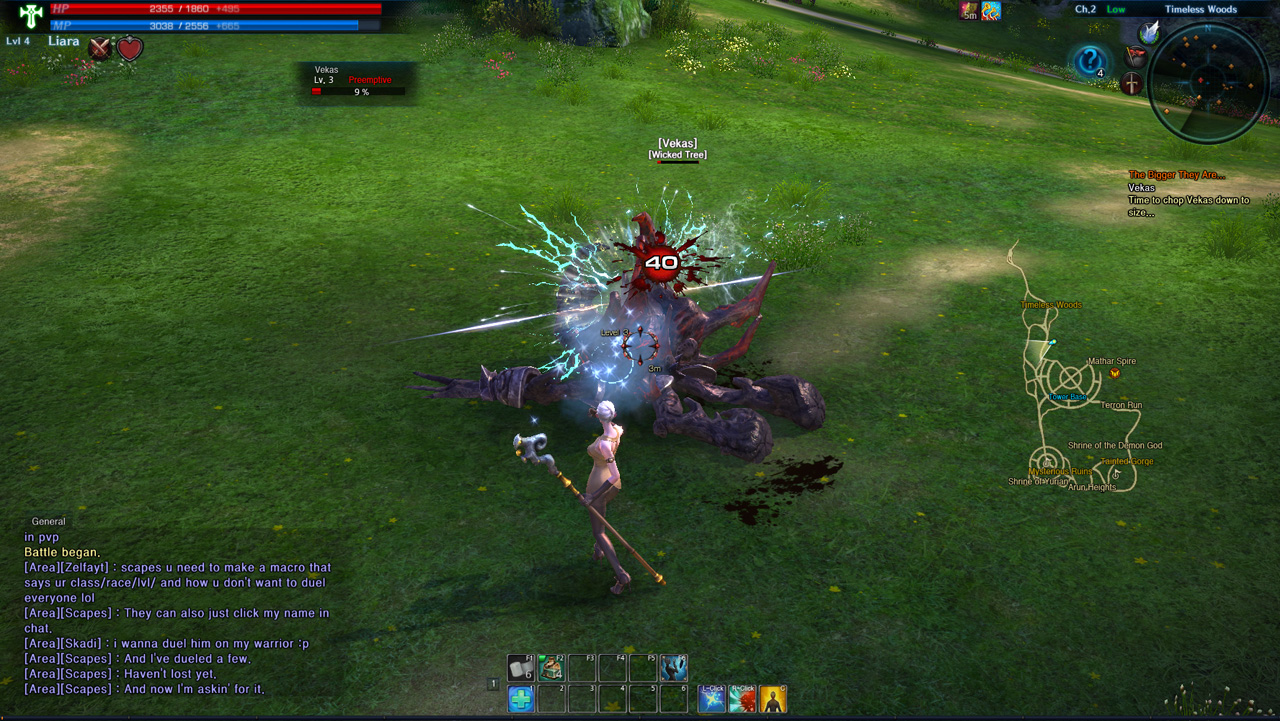Activate the golden figure skill on C
The height and width of the screenshot is (721, 1280).
pyautogui.click(x=772, y=698)
